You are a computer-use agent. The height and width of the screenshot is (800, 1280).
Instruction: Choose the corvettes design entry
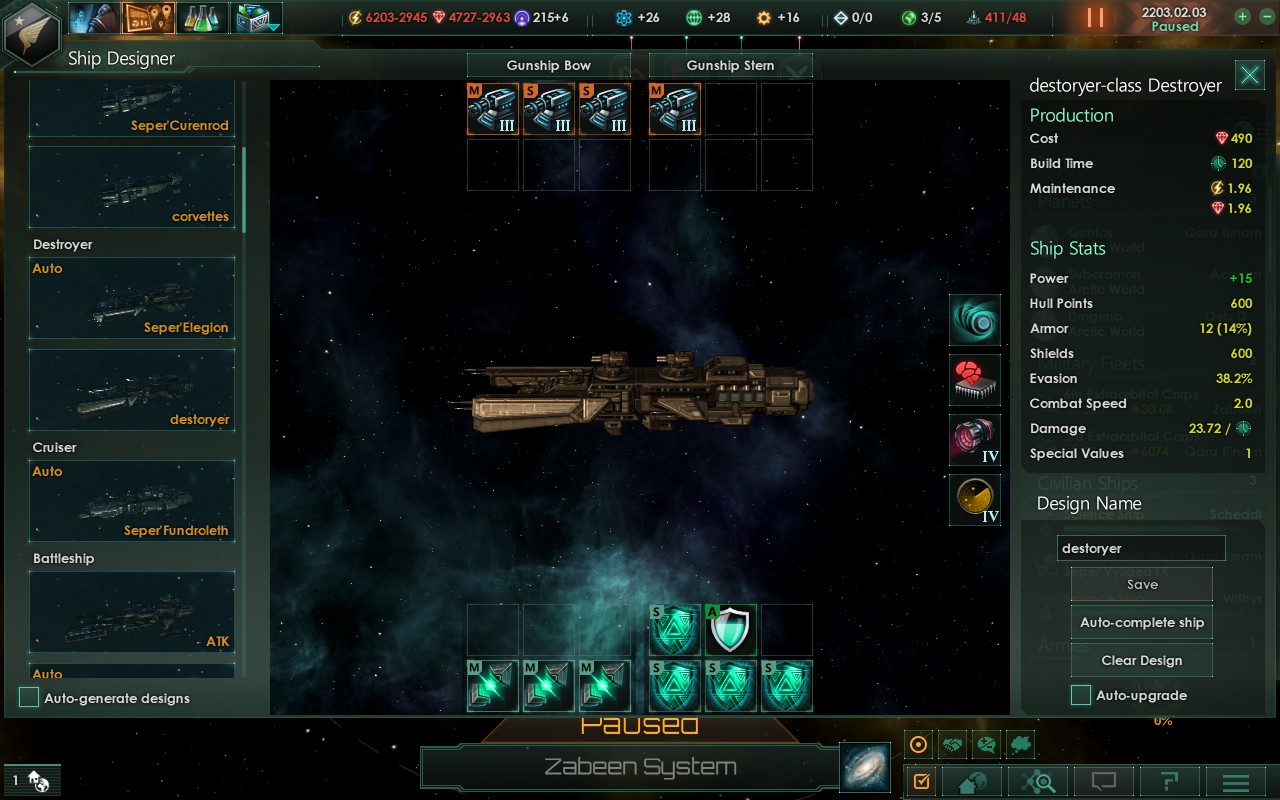(132, 188)
